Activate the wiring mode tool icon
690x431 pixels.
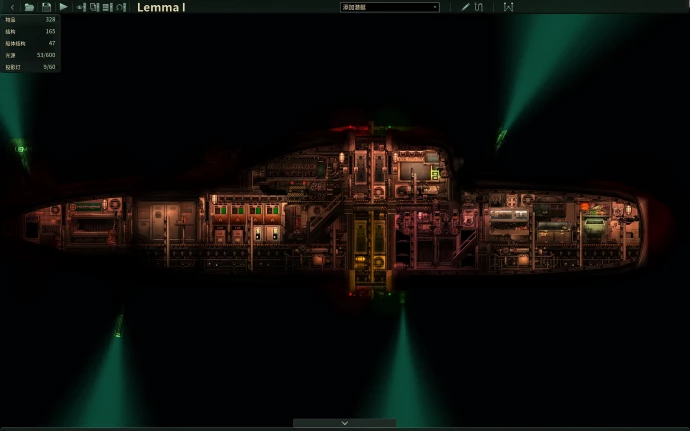pyautogui.click(x=479, y=7)
